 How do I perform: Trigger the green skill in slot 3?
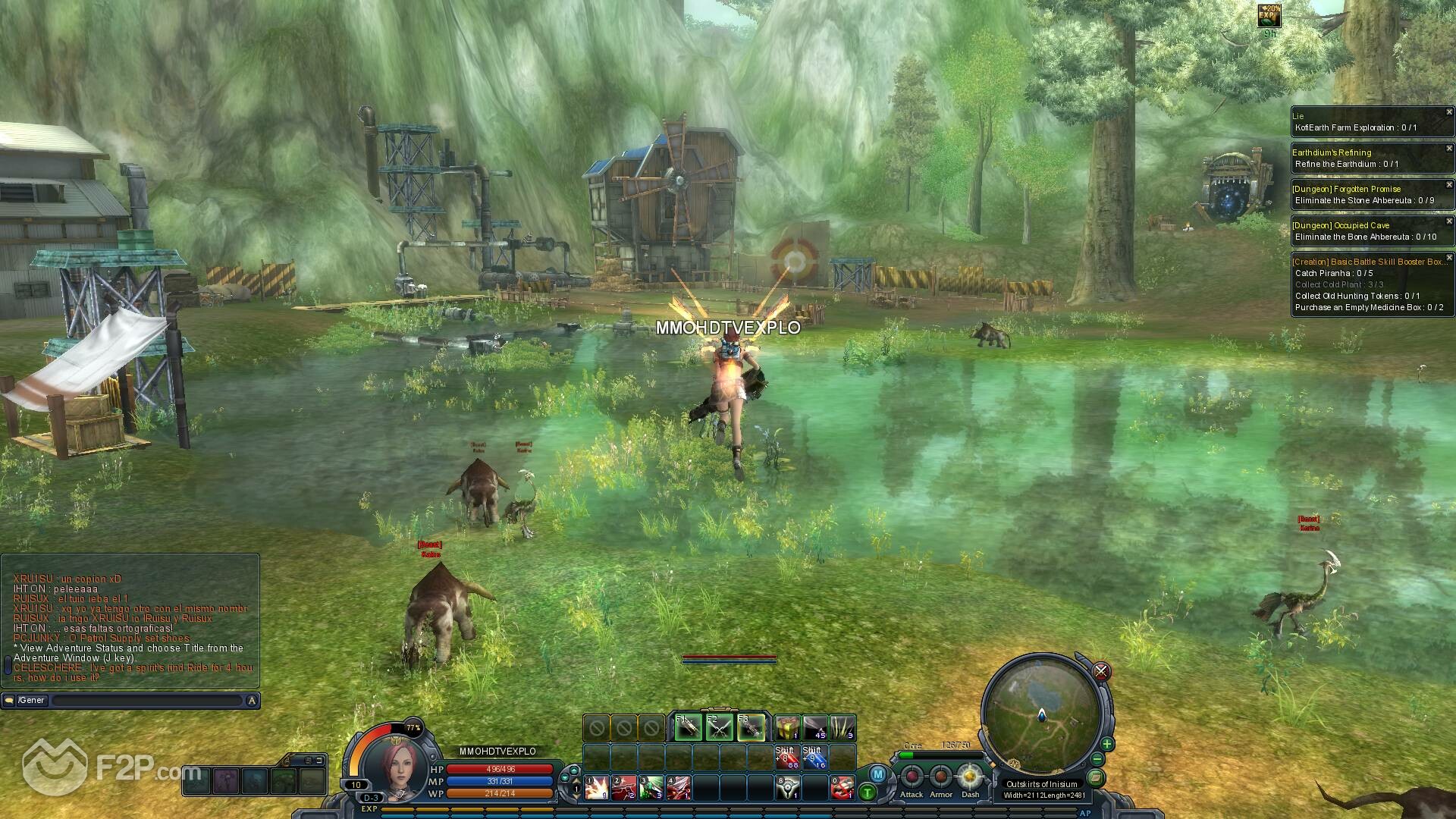pos(651,787)
